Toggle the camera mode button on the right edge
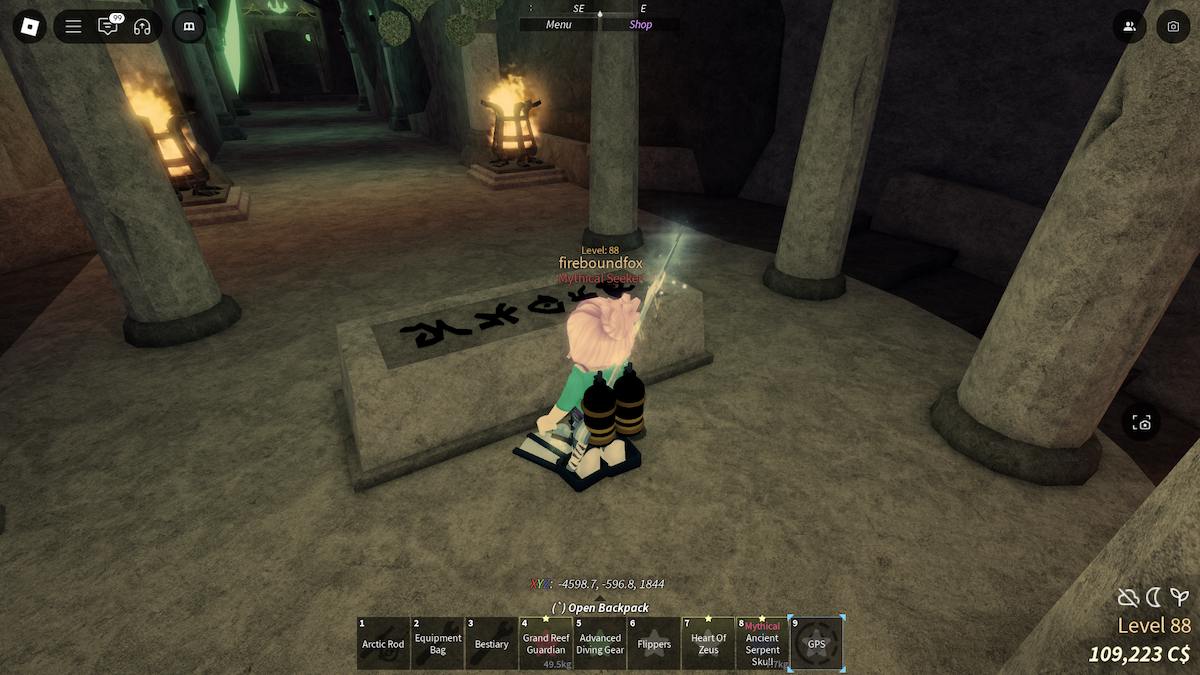The width and height of the screenshot is (1200, 675). coord(1142,423)
